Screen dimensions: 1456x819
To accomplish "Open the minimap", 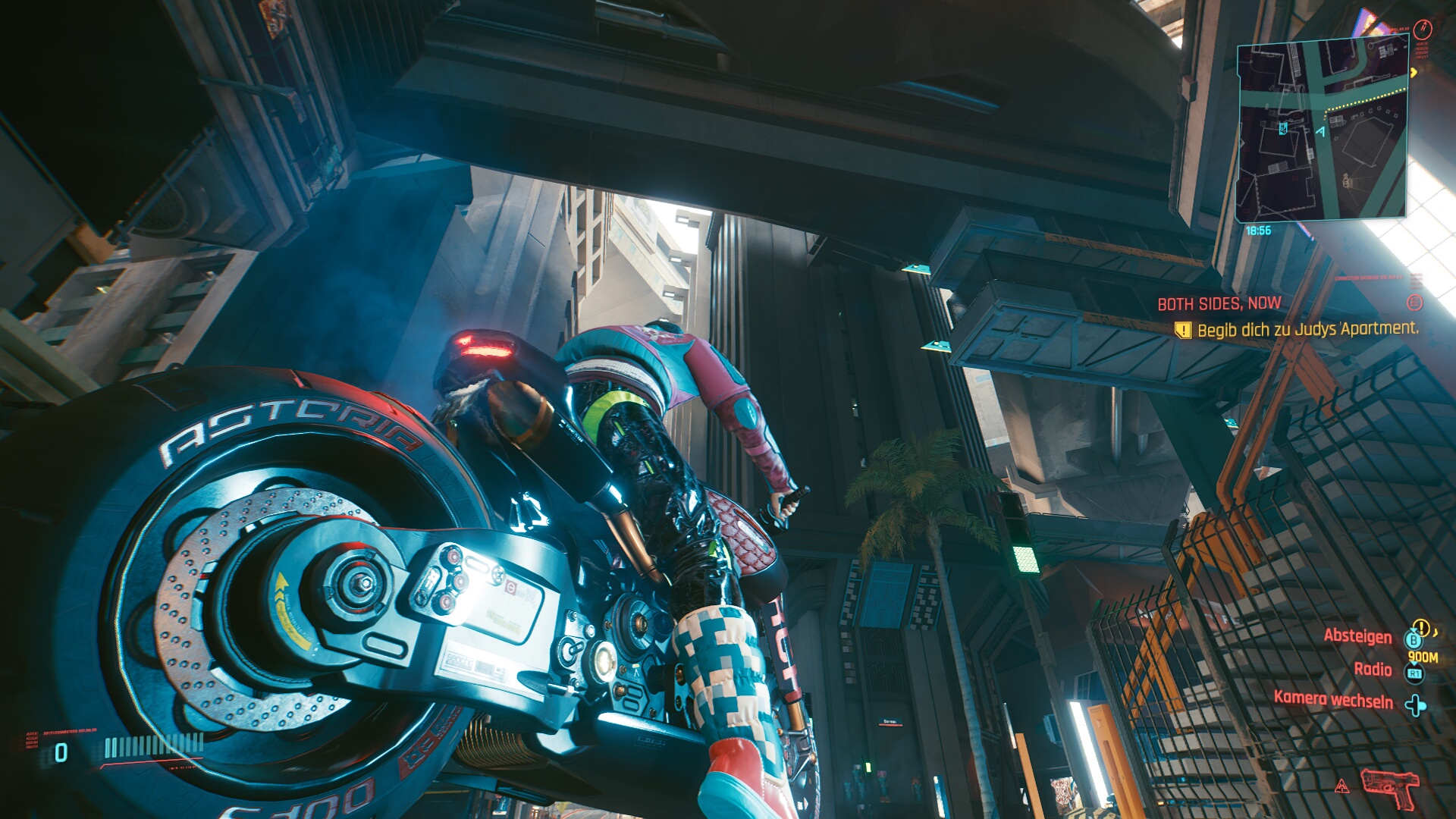I will 1323,129.
